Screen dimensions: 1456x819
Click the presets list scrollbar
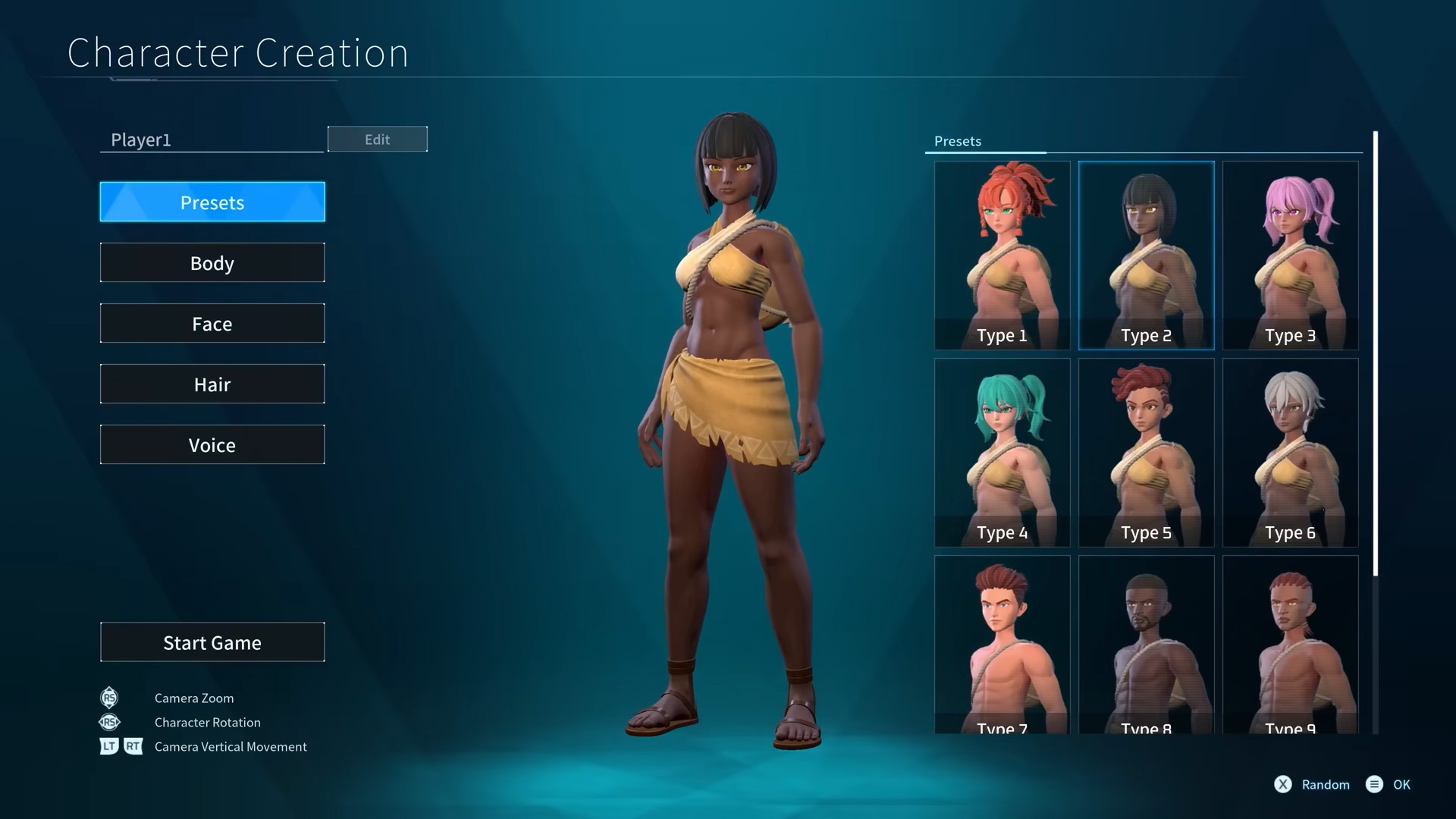click(x=1375, y=353)
